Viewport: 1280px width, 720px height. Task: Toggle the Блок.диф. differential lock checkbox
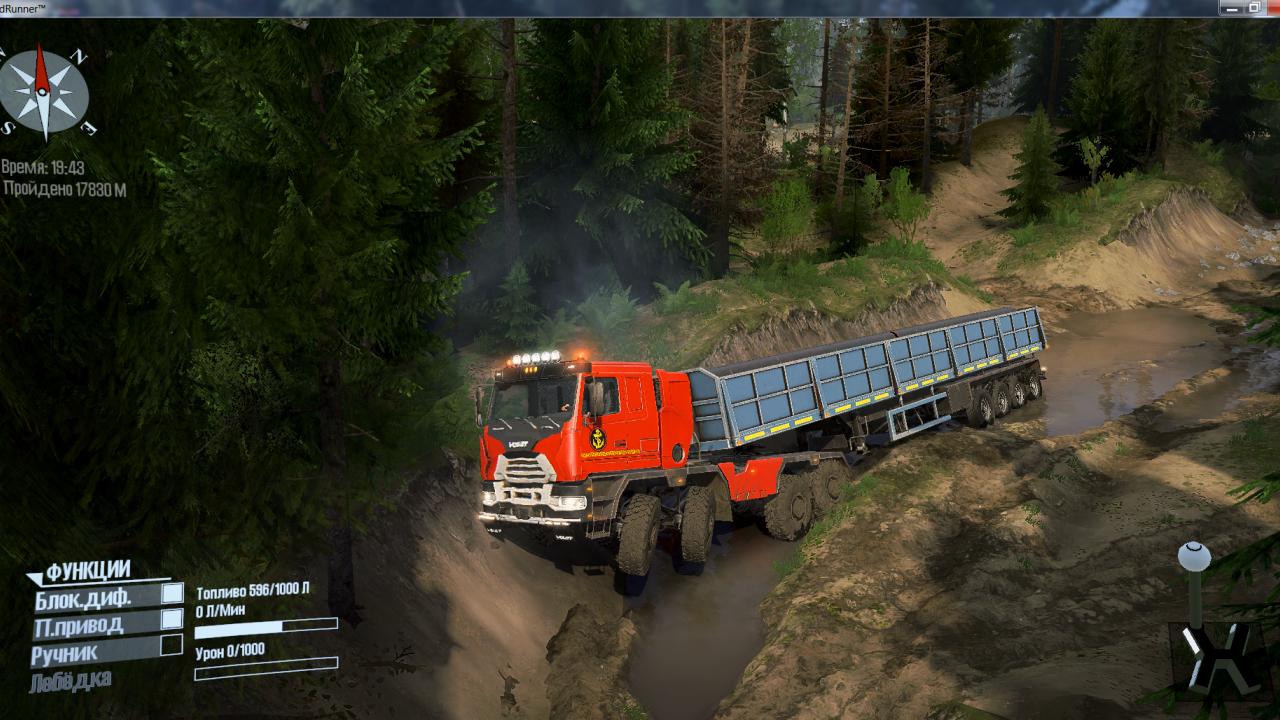pyautogui.click(x=172, y=594)
